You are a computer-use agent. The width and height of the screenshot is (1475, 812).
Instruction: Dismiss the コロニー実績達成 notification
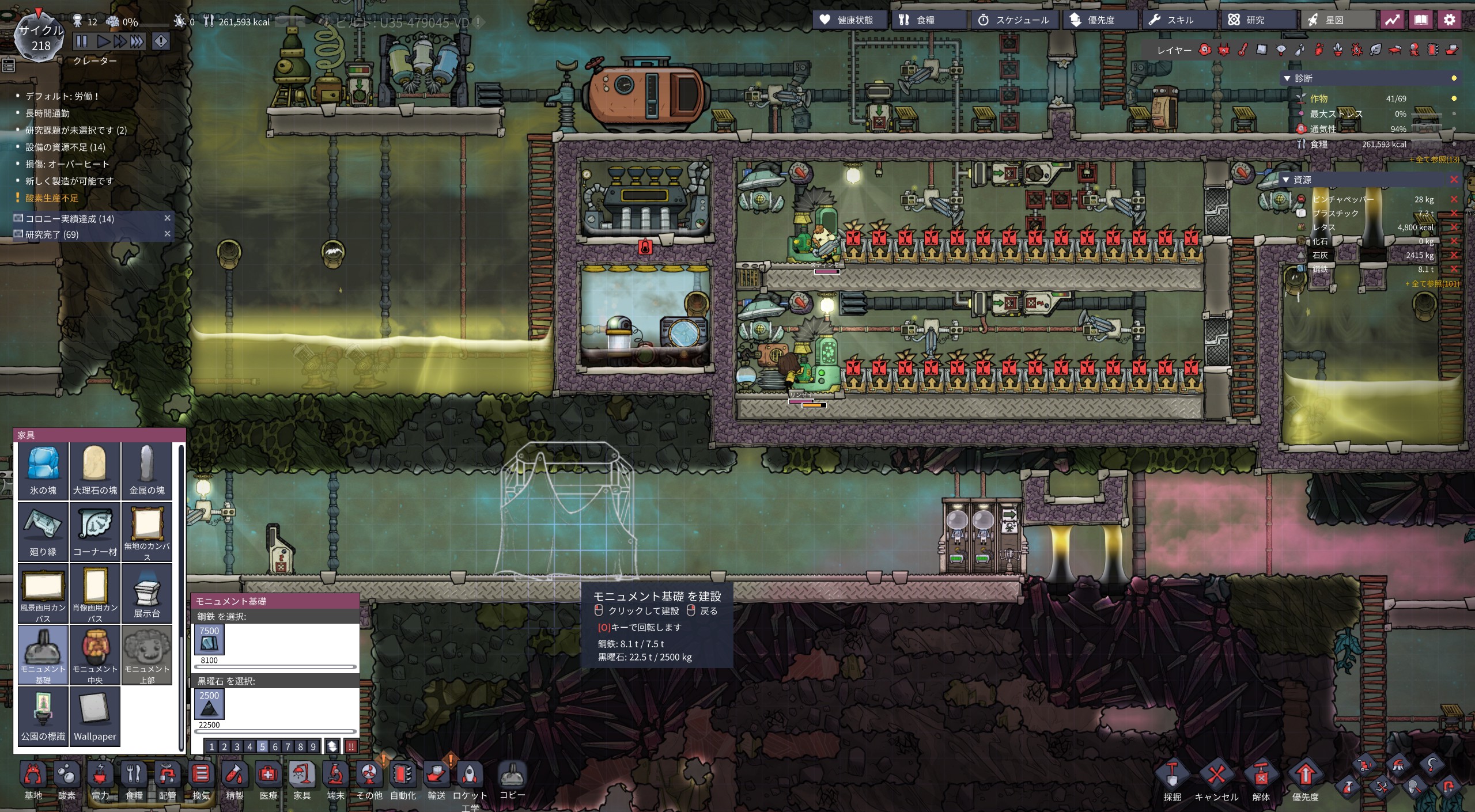tap(168, 218)
